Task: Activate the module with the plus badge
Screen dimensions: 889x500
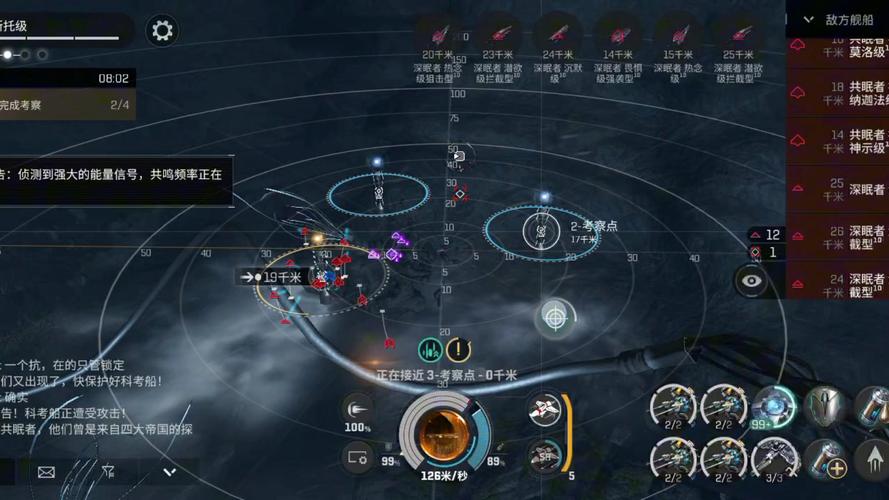Action: 826,459
